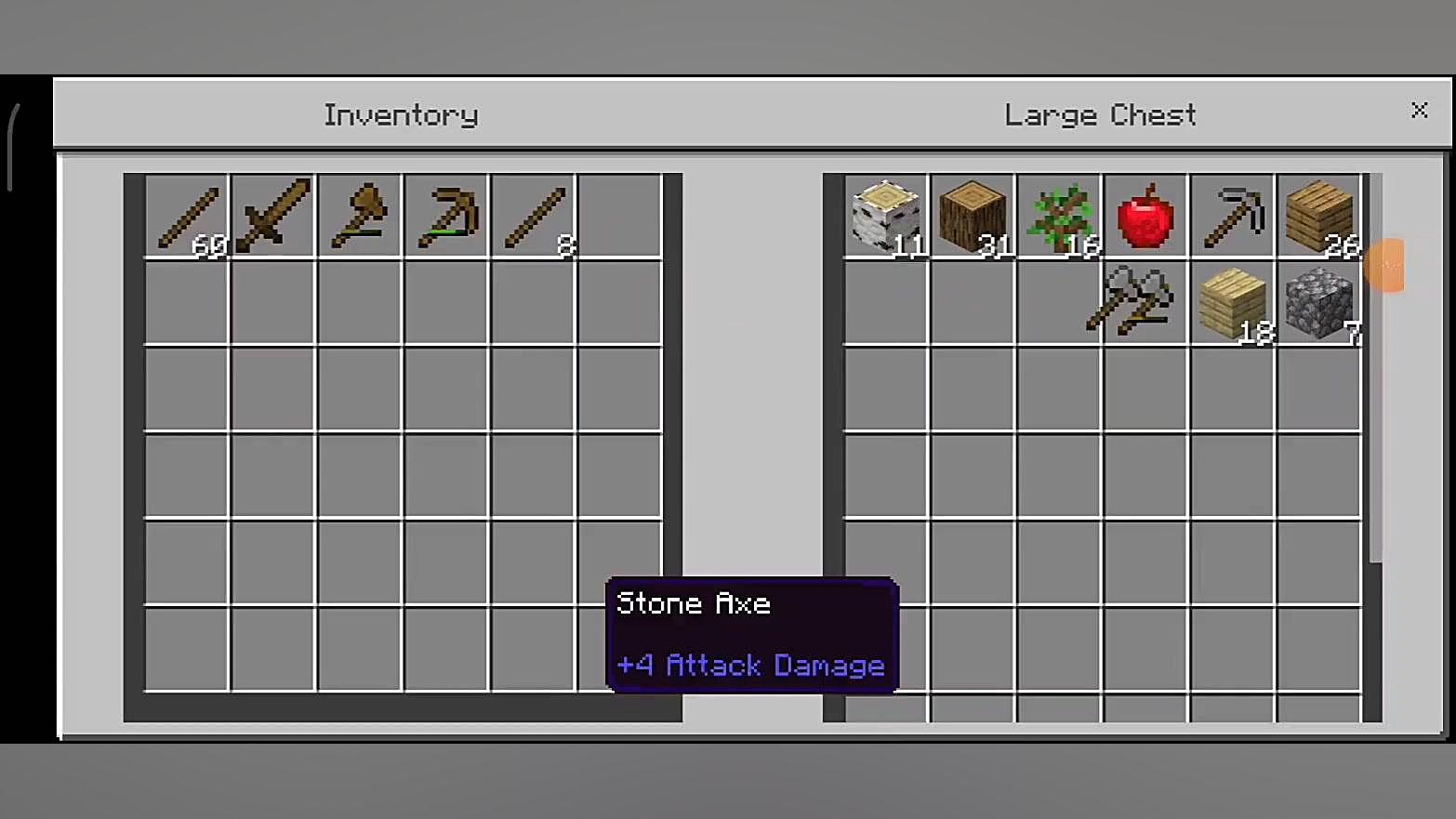Pick up the pickaxe in the Large Chest
1456x819 pixels.
coord(1232,217)
